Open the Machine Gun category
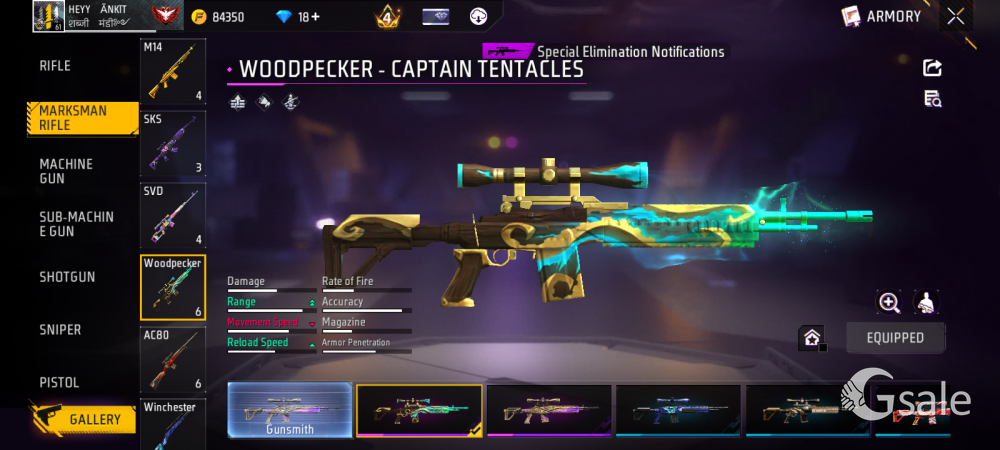 (66, 171)
